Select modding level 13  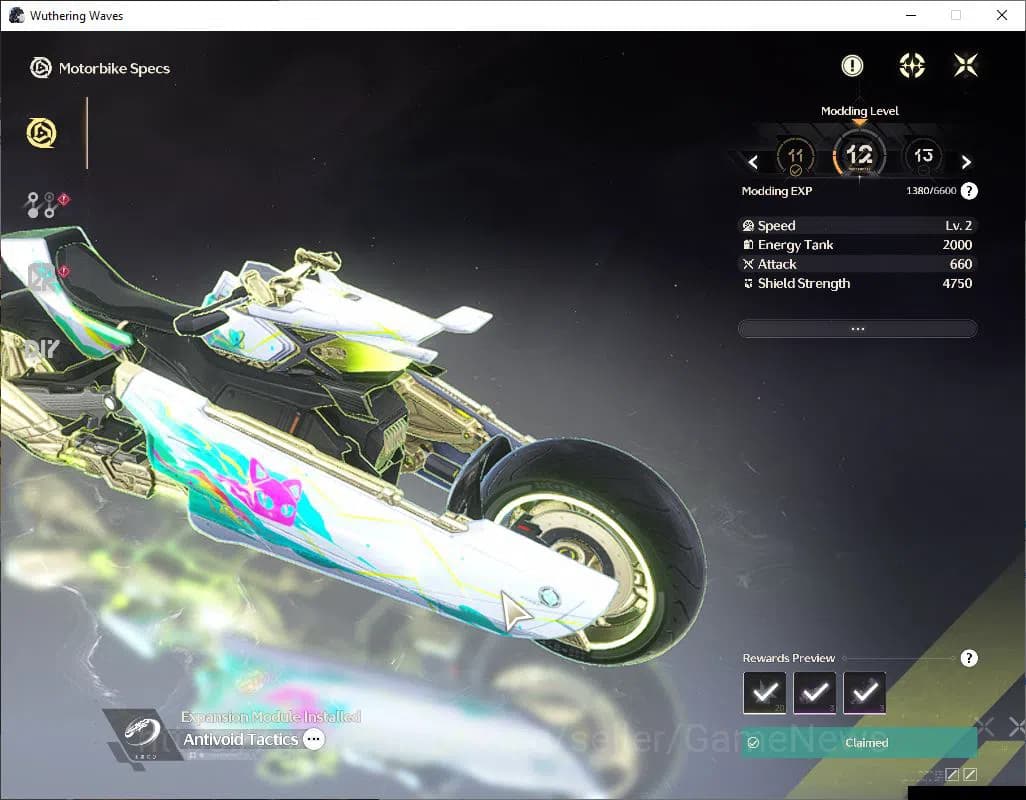(922, 156)
